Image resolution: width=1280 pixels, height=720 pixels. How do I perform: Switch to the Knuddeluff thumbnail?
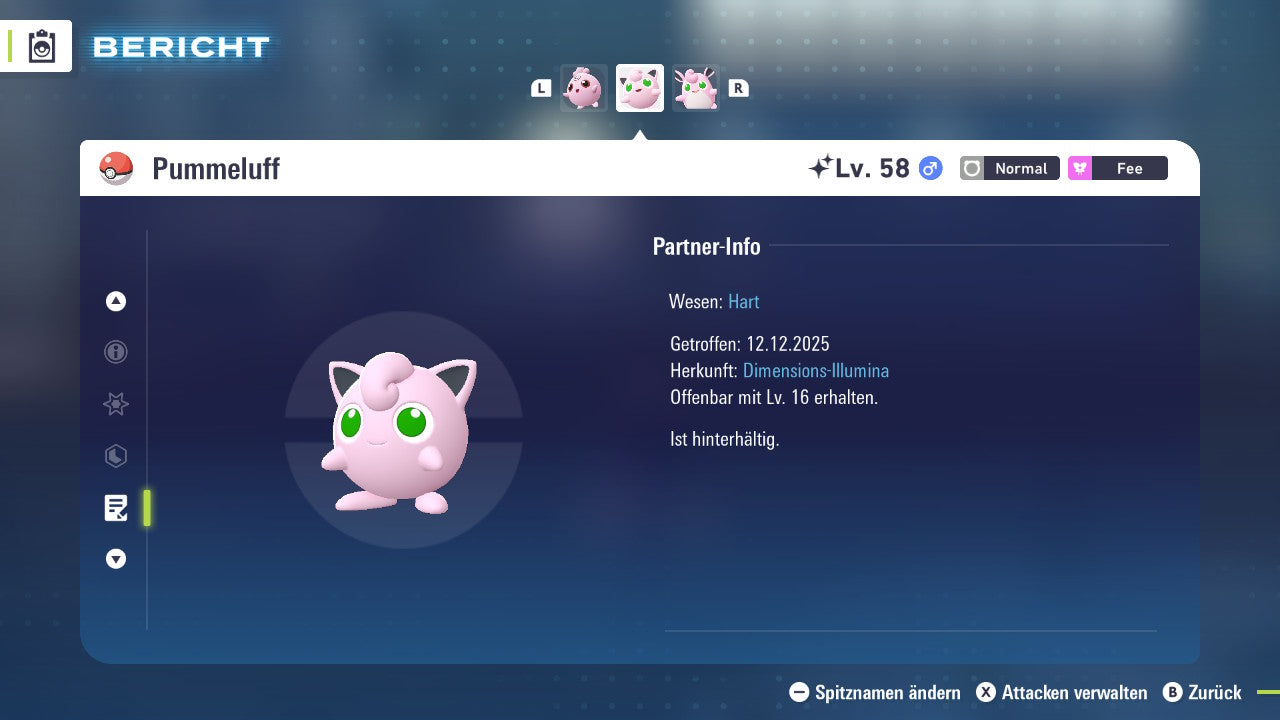pos(696,88)
